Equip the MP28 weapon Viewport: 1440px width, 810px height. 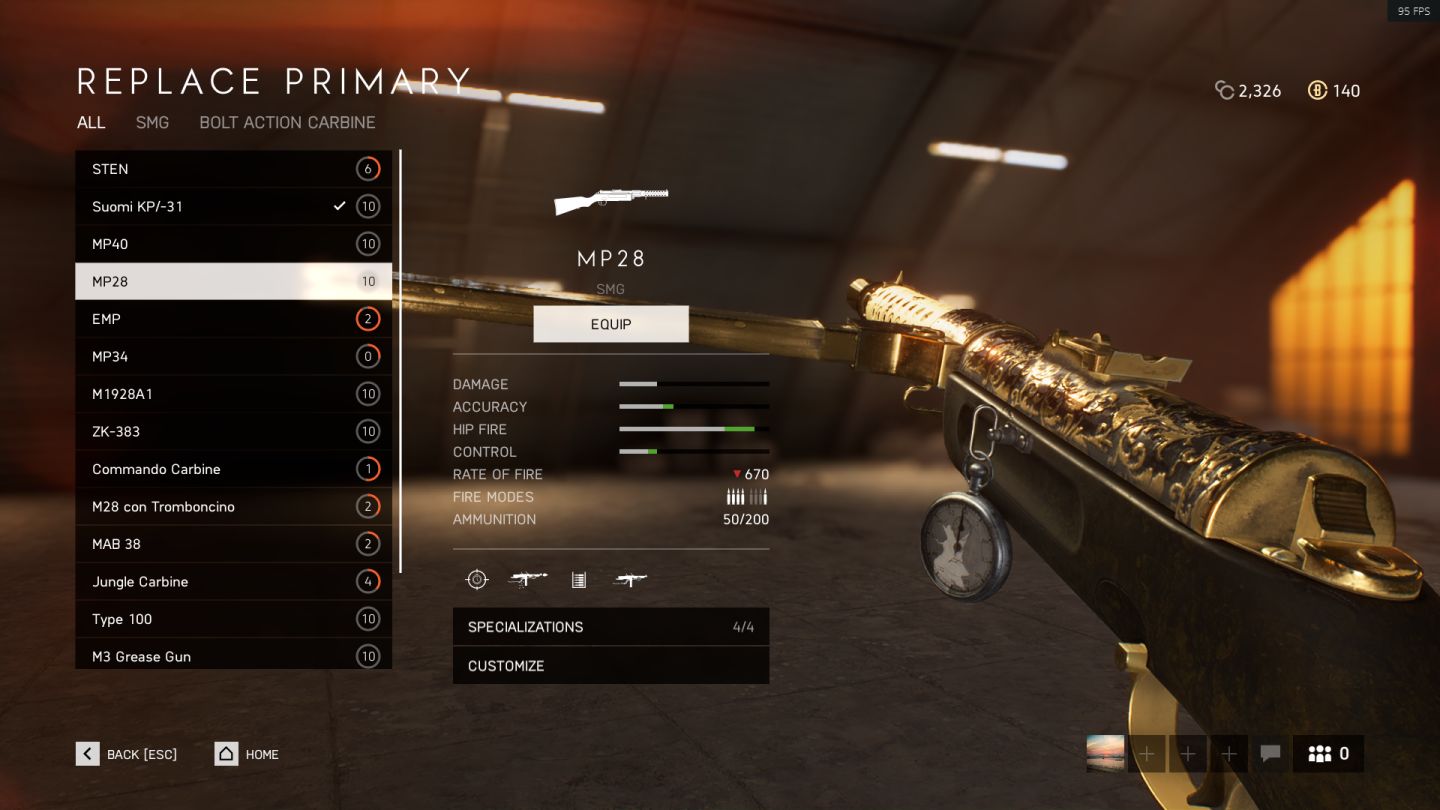611,324
